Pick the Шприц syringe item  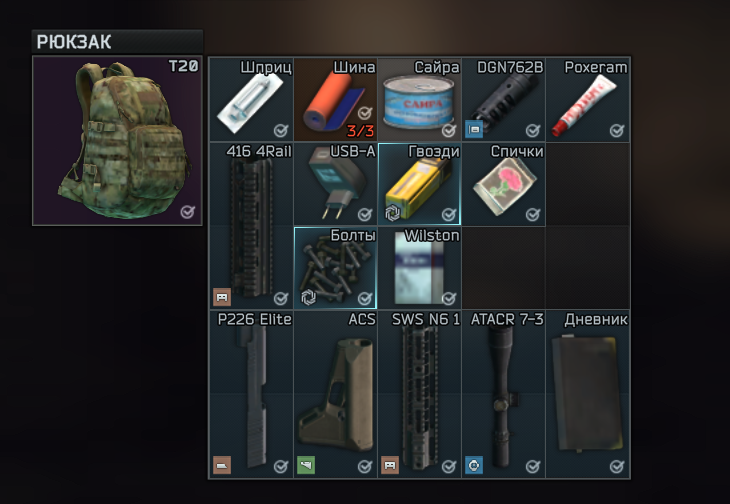click(251, 101)
